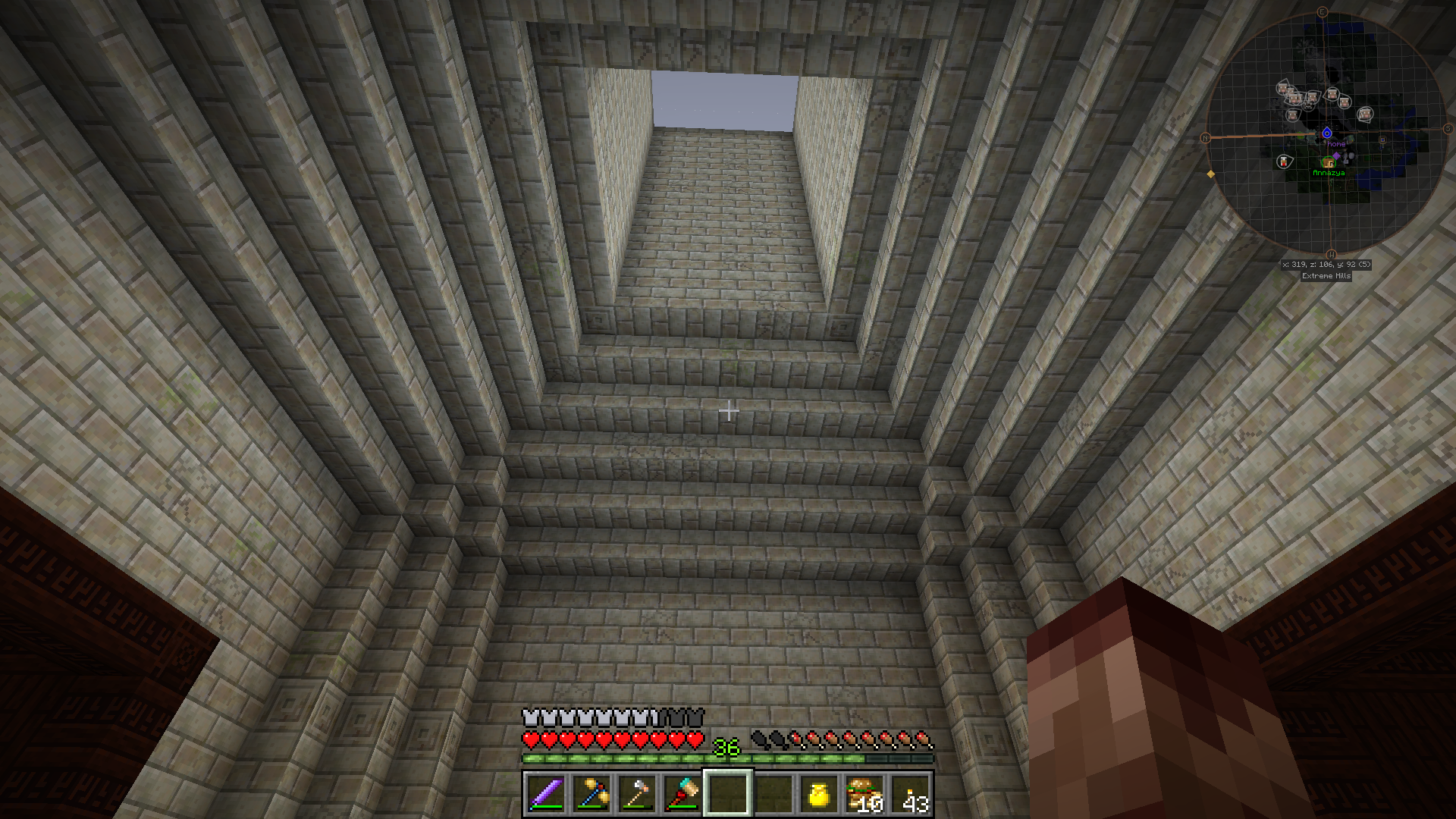This screenshot has height=819, width=1456.
Task: Choose the torch stack hotbar slot
Action: point(909,794)
